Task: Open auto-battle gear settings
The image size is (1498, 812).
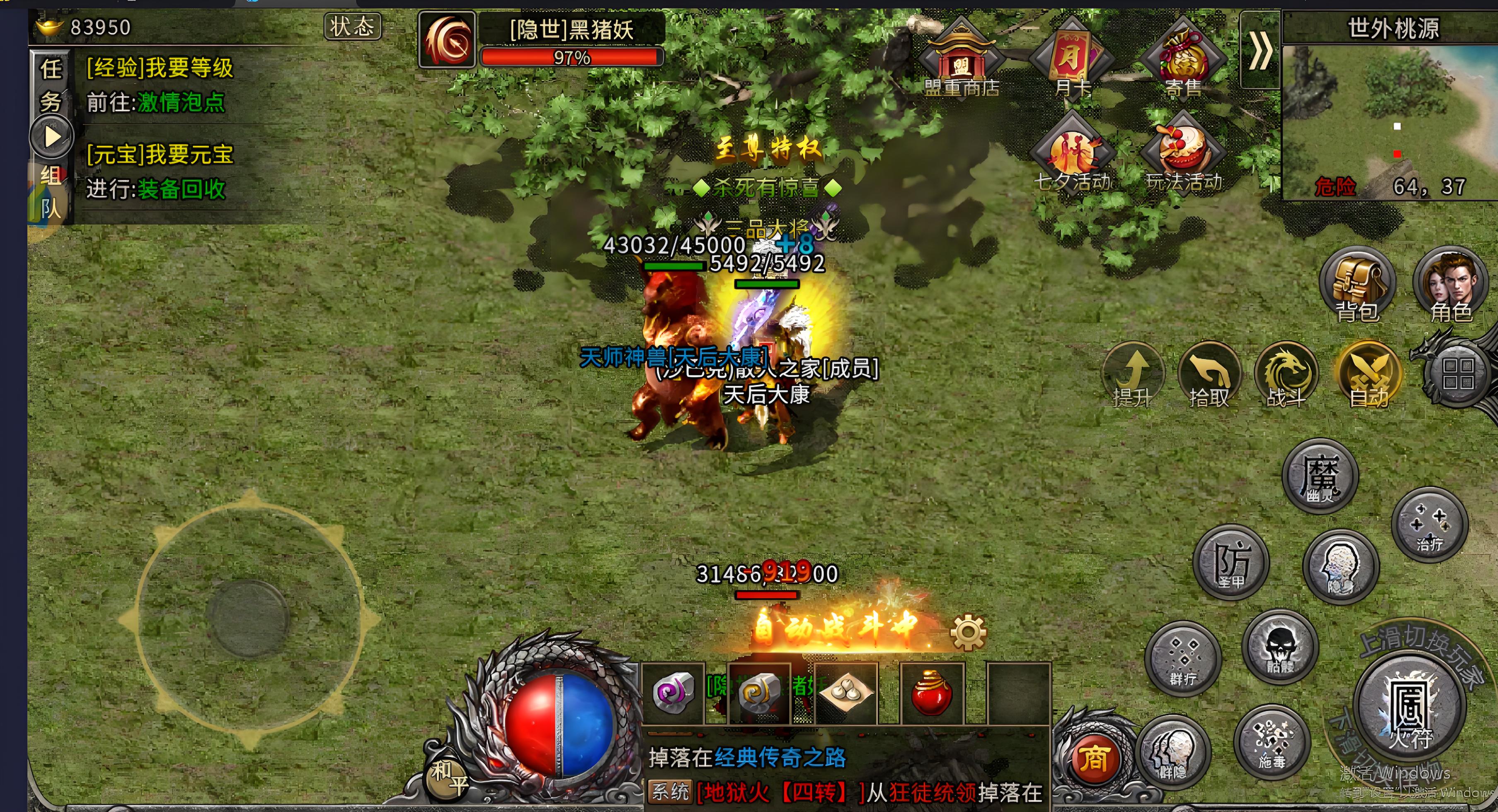Action: pos(968,632)
